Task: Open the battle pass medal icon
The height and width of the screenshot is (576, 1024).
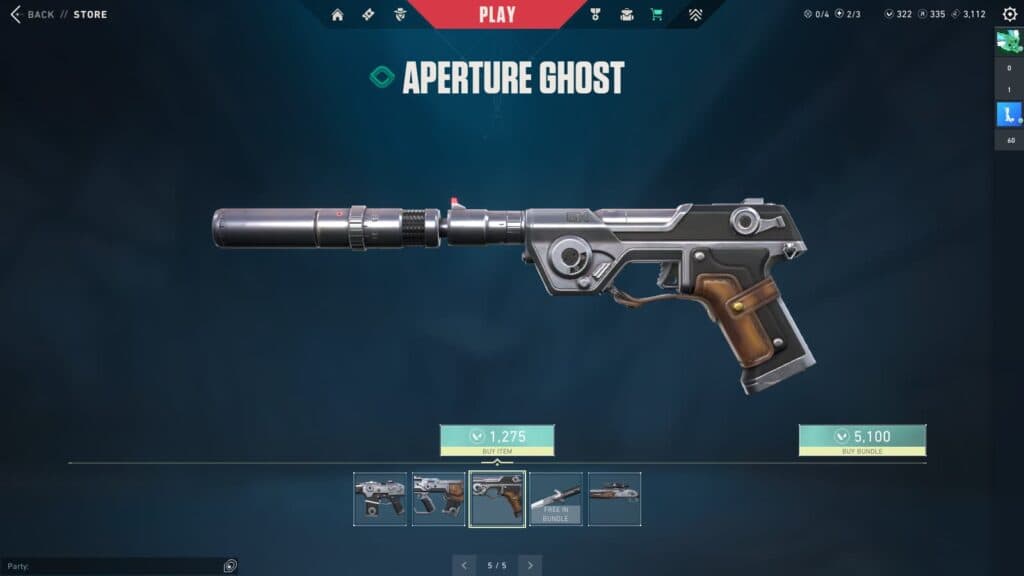Action: (595, 14)
